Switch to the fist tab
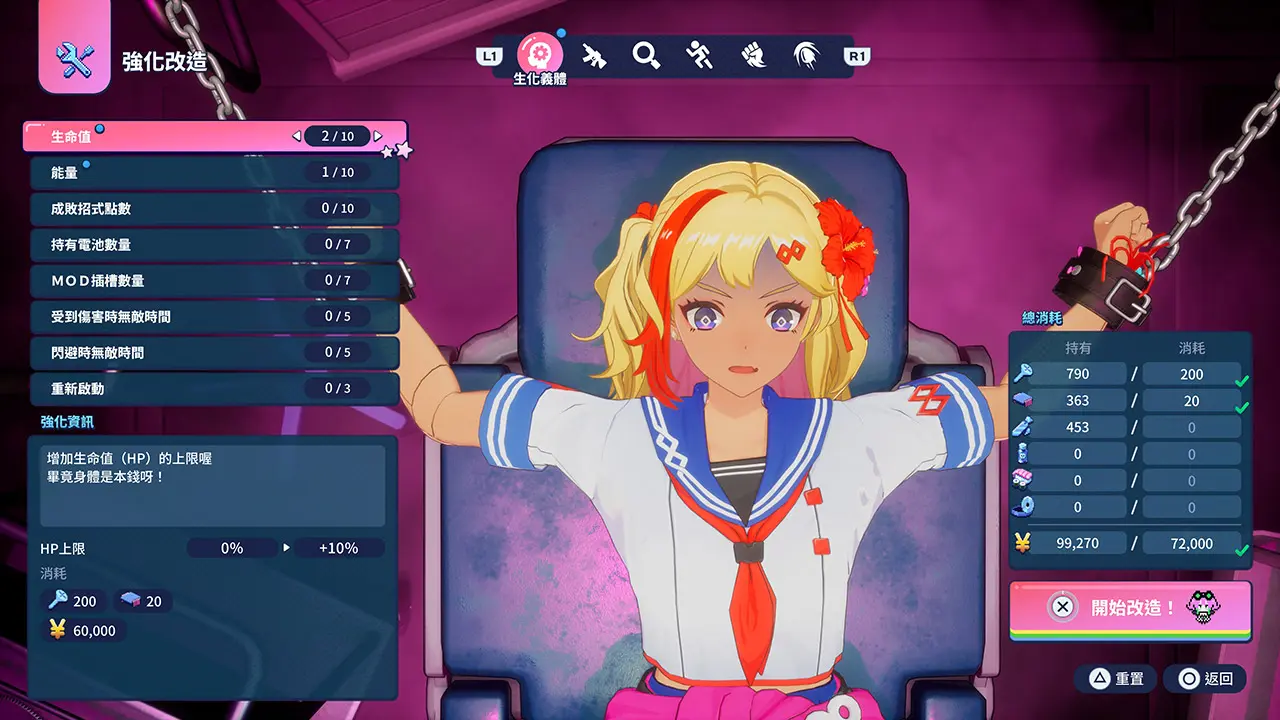 pyautogui.click(x=753, y=55)
